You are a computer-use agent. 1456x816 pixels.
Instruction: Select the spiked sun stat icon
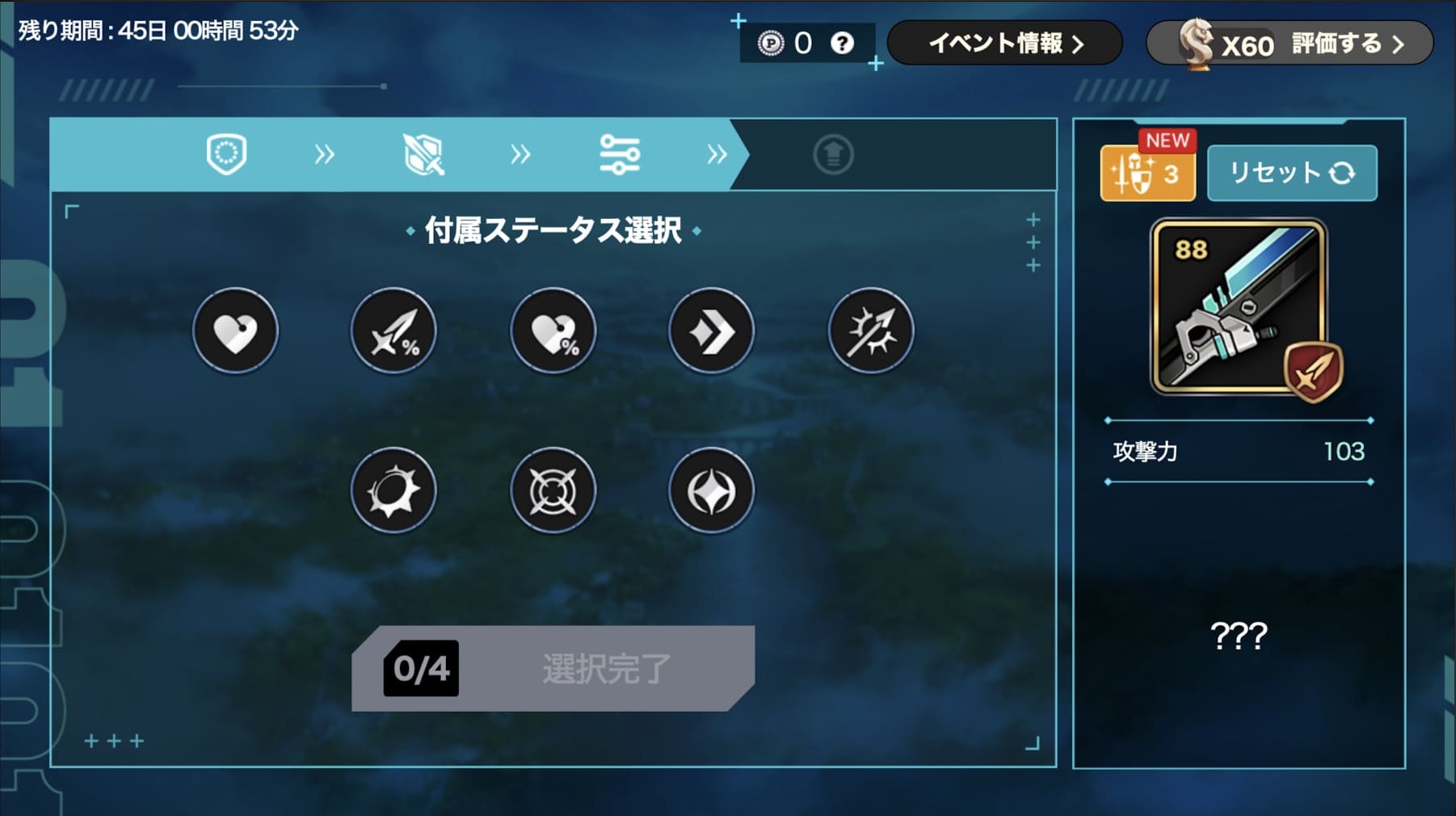coord(393,490)
